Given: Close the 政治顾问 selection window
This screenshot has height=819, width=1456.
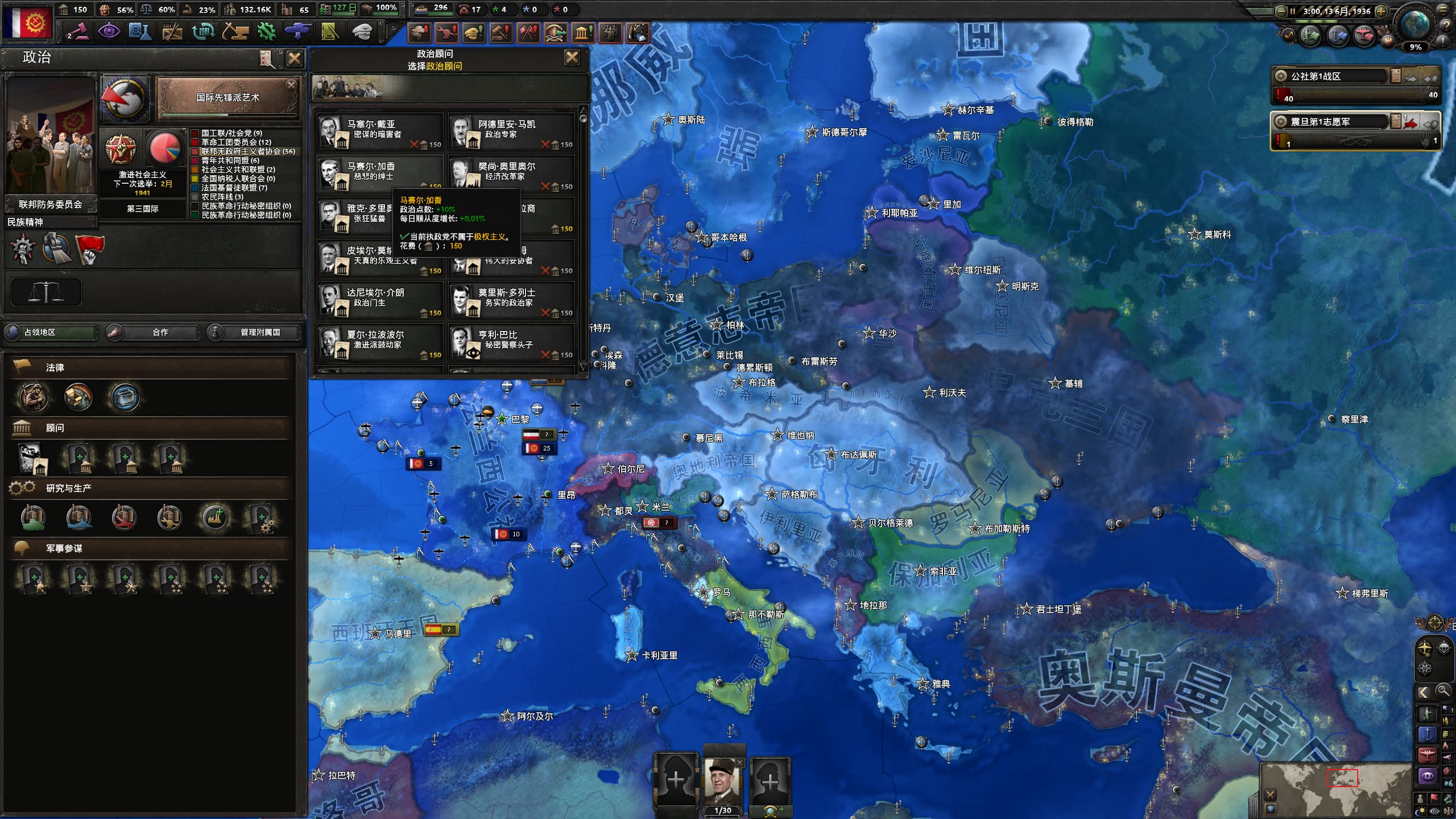Looking at the screenshot, I should 572,57.
